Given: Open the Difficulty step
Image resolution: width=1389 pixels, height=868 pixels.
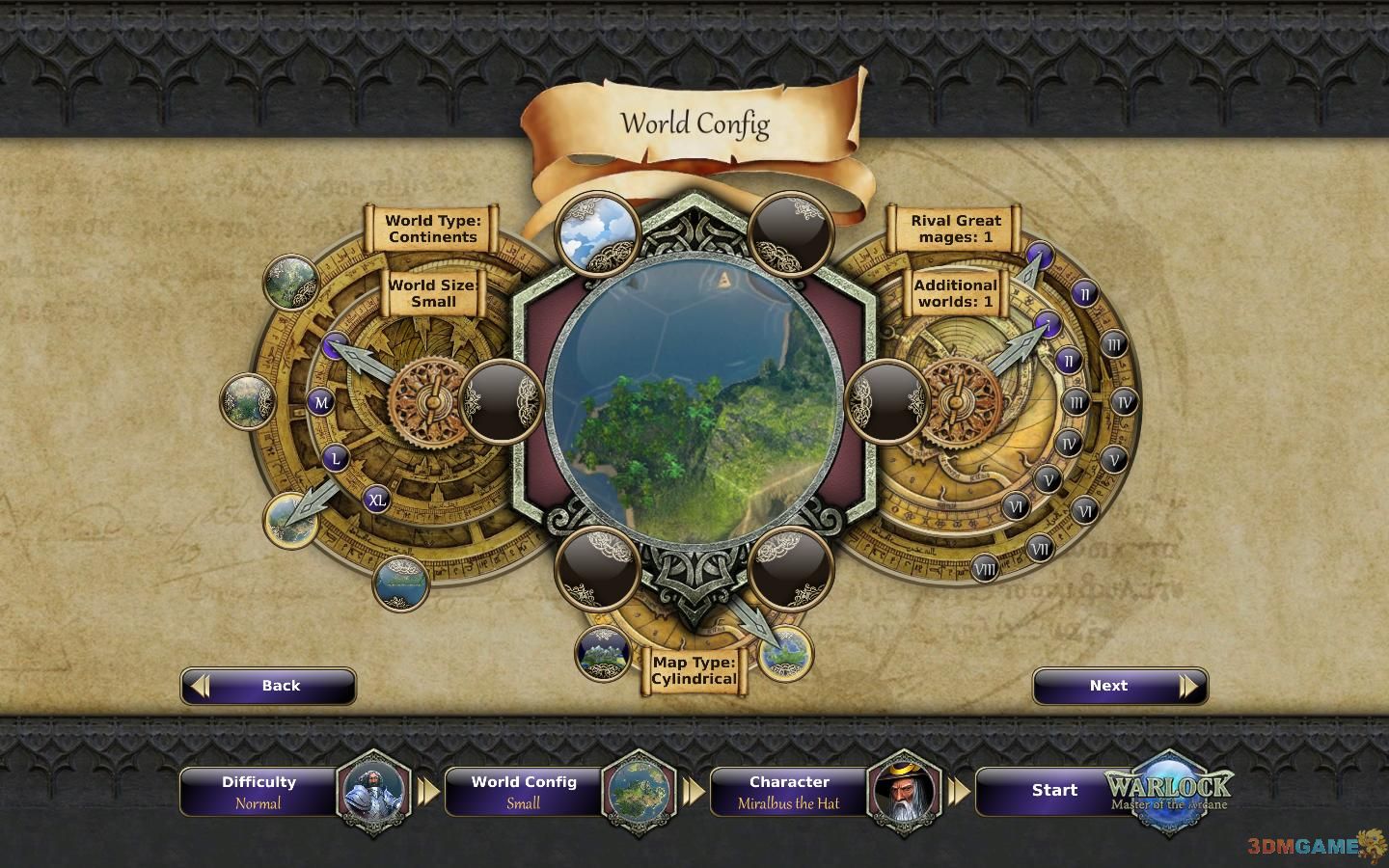Looking at the screenshot, I should pyautogui.click(x=259, y=792).
